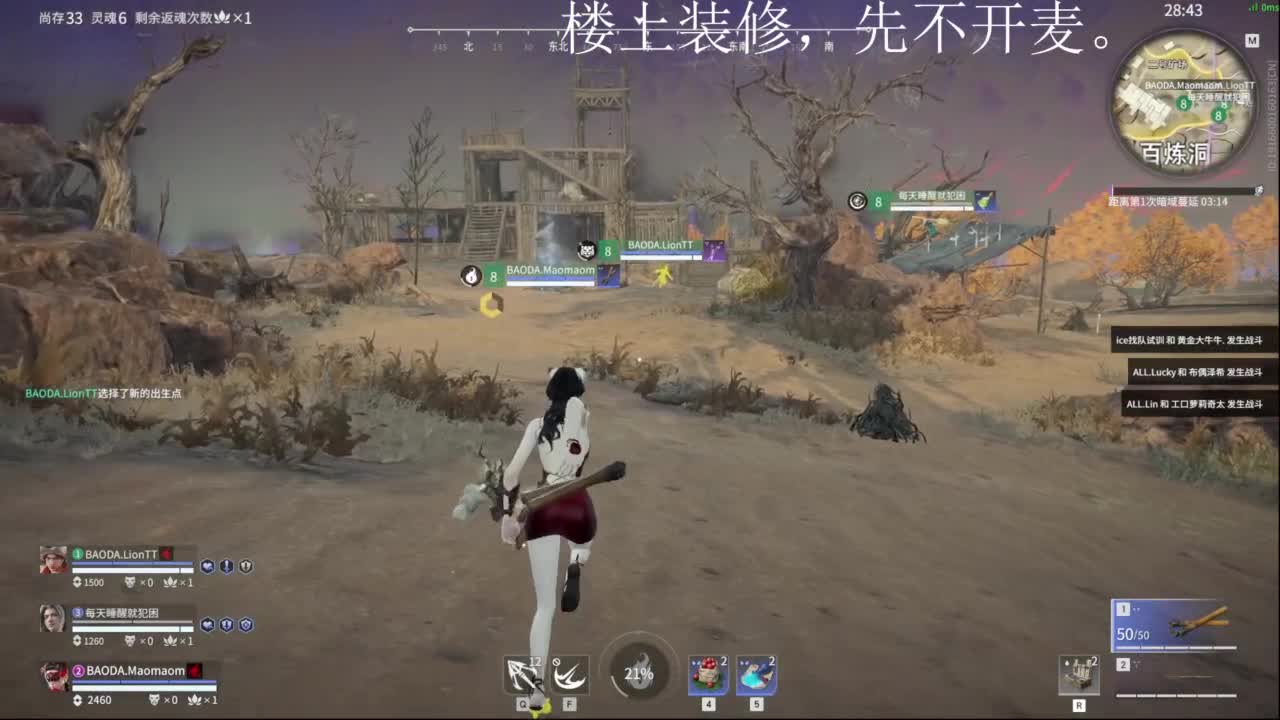Click the heart-shaped buff icon on BAODA.LionTT
The width and height of the screenshot is (1280, 720).
206,564
